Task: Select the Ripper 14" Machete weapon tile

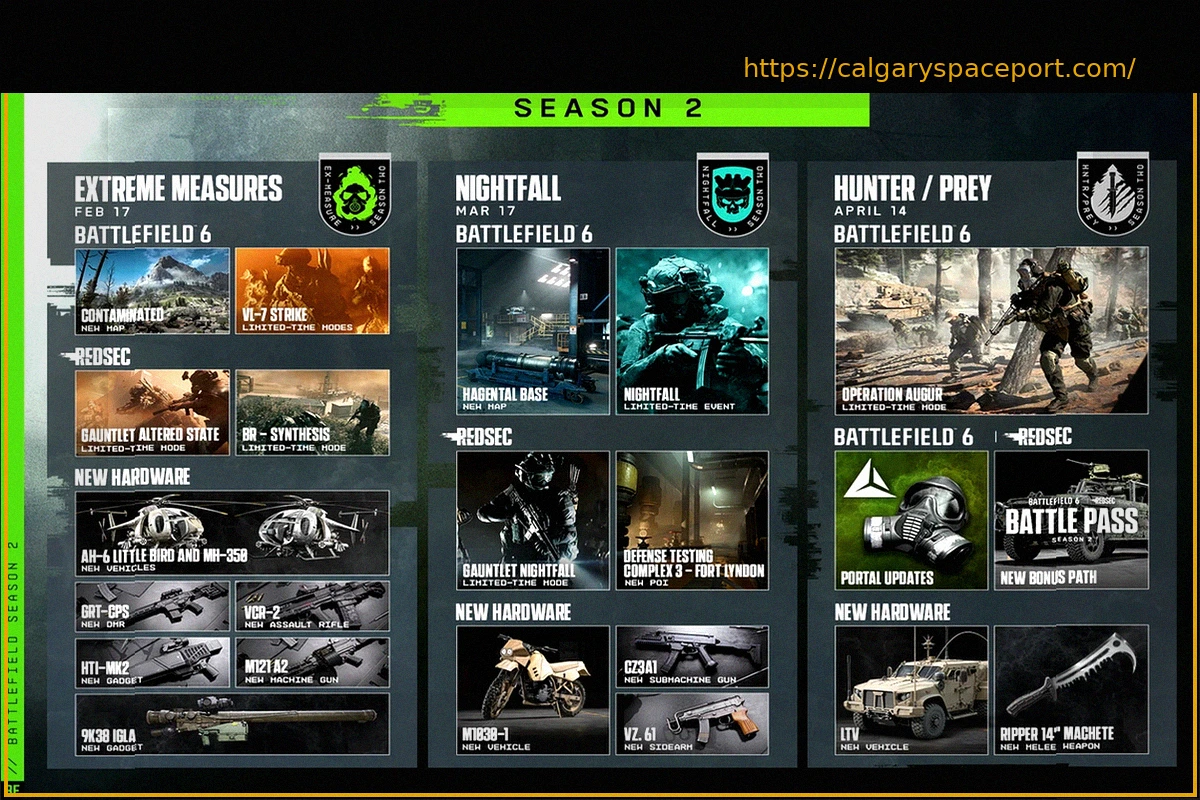Action: (1071, 690)
